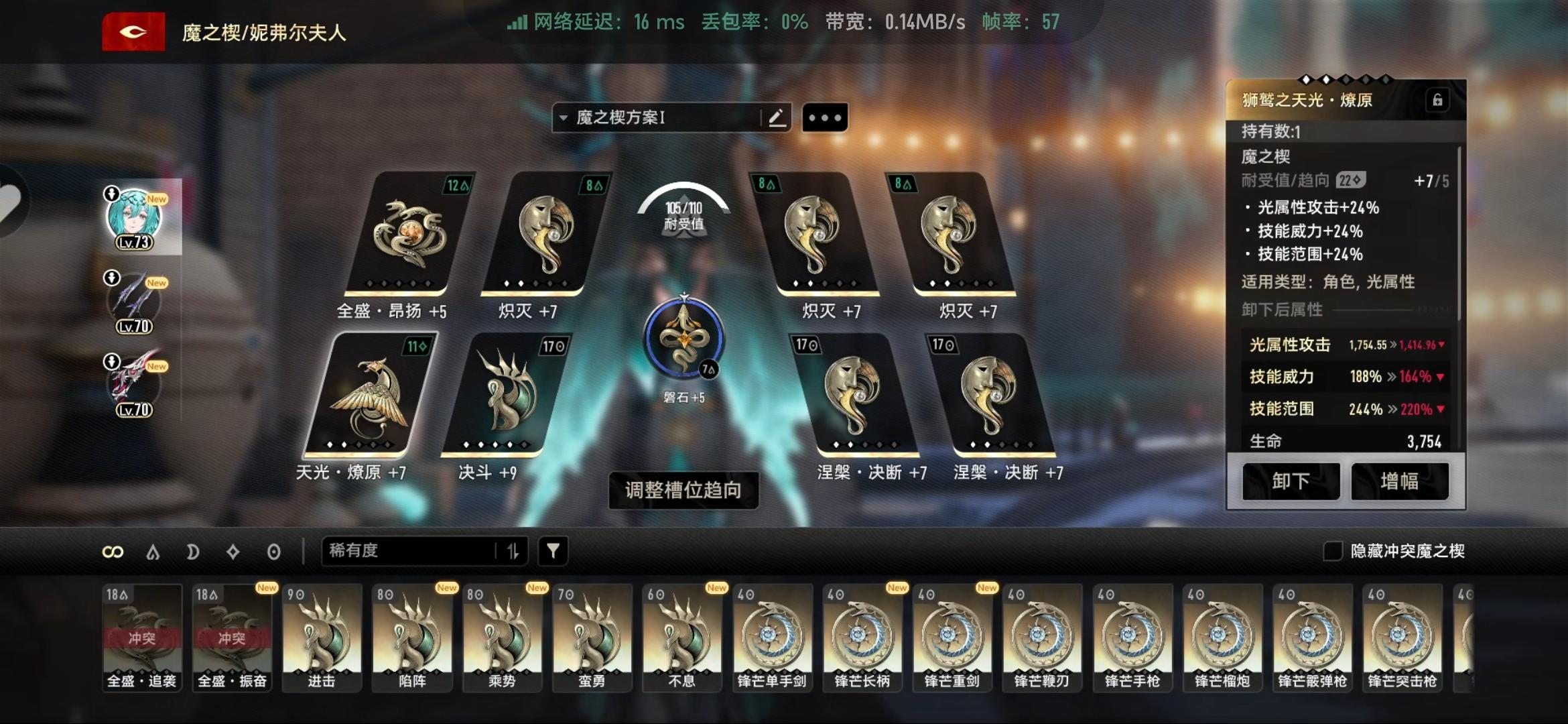
Task: Toggle the sort order arrow beside 稀有度
Action: click(513, 551)
